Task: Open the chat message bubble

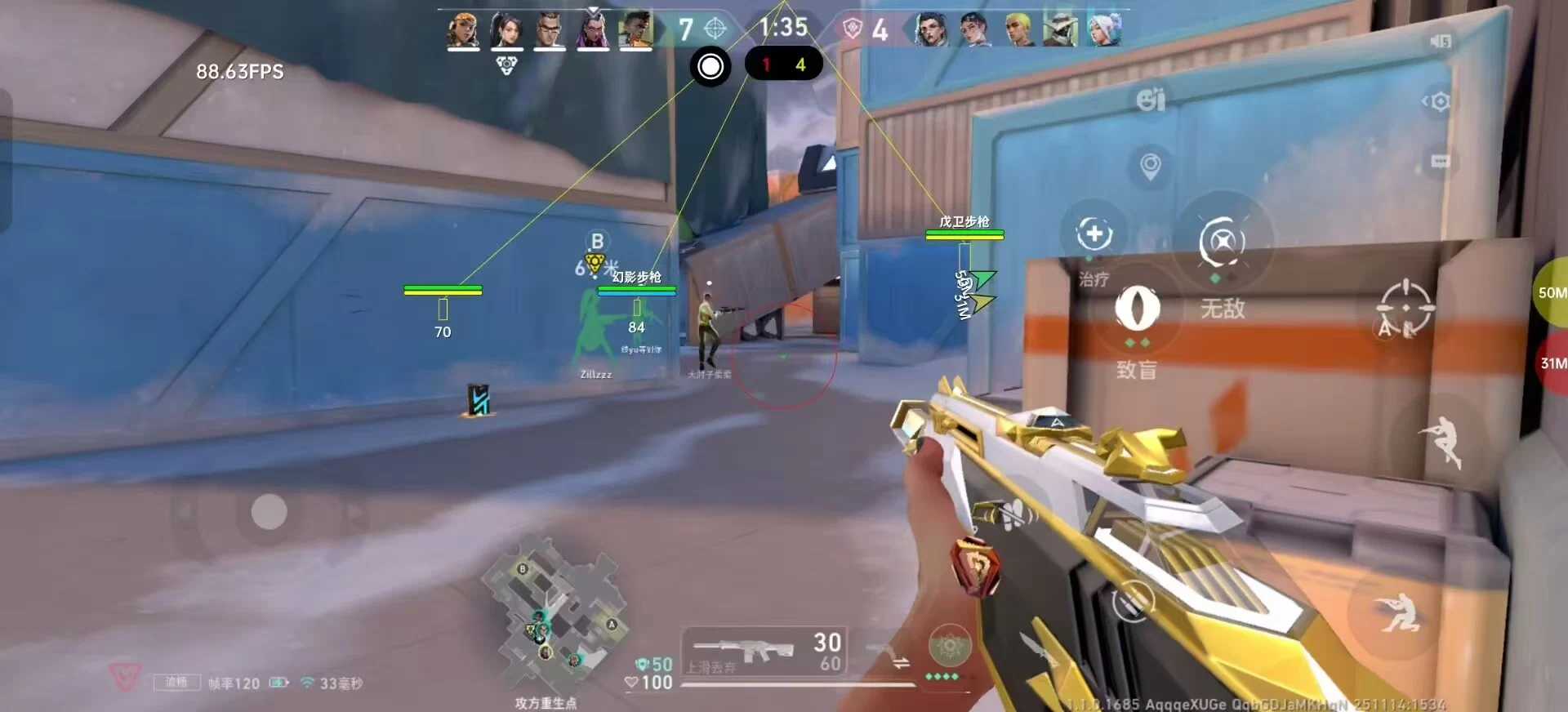Action: pos(1440,162)
